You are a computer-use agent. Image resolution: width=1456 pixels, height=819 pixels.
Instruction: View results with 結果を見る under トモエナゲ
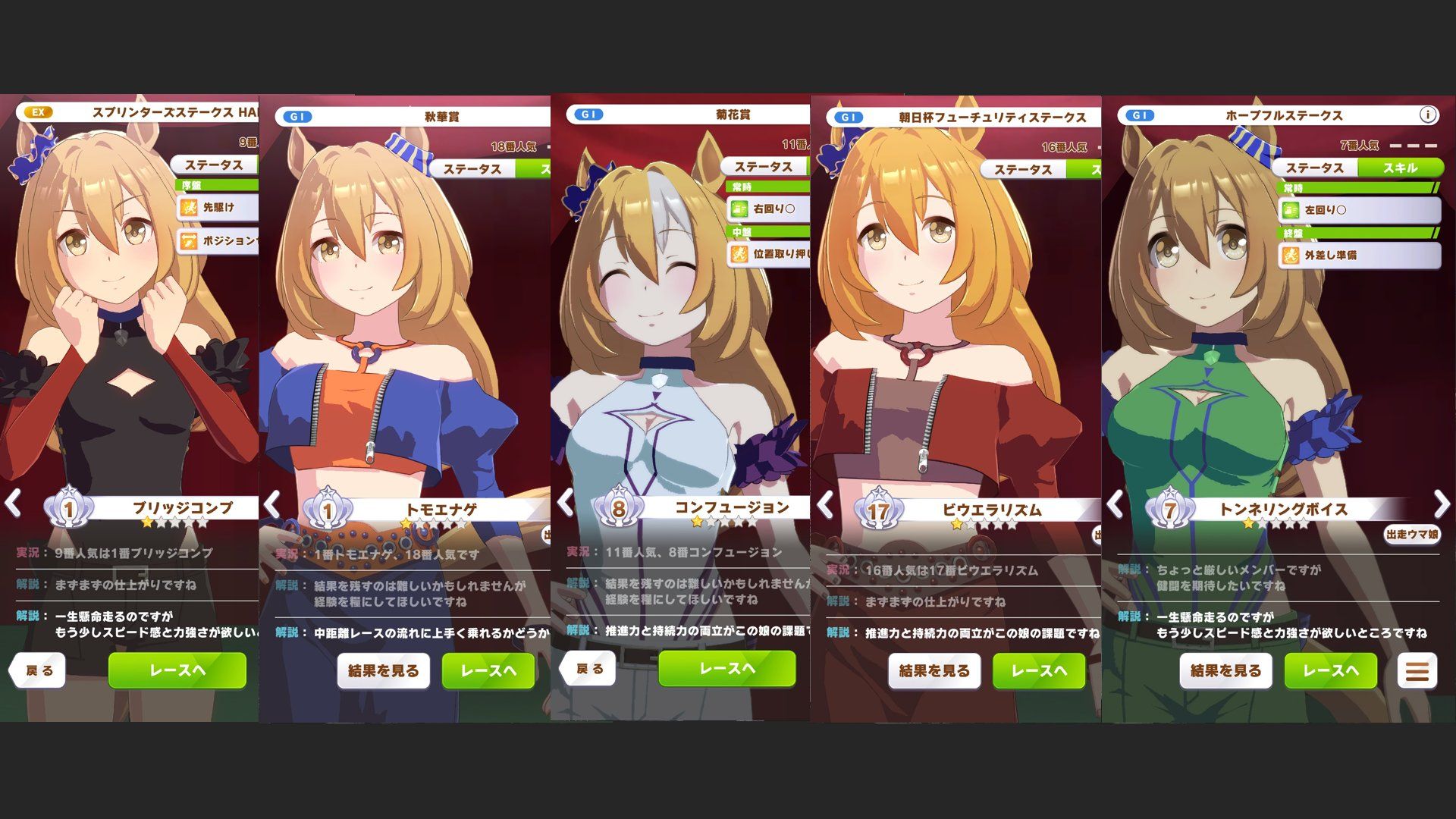(383, 671)
